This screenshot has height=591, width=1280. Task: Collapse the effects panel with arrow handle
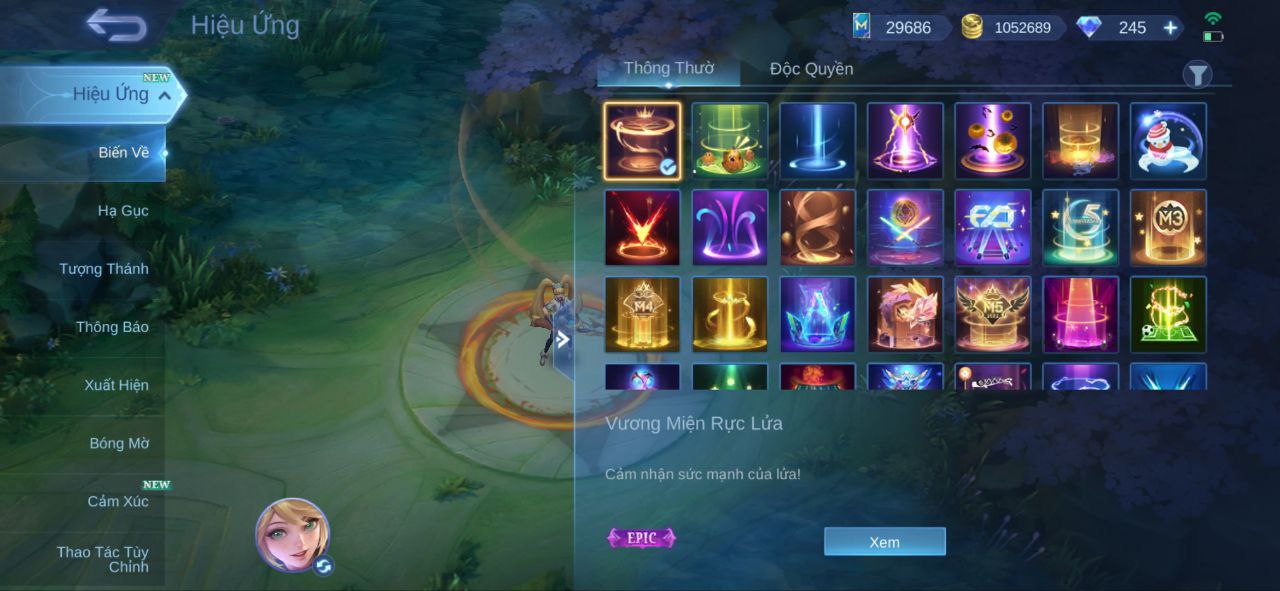tap(563, 339)
